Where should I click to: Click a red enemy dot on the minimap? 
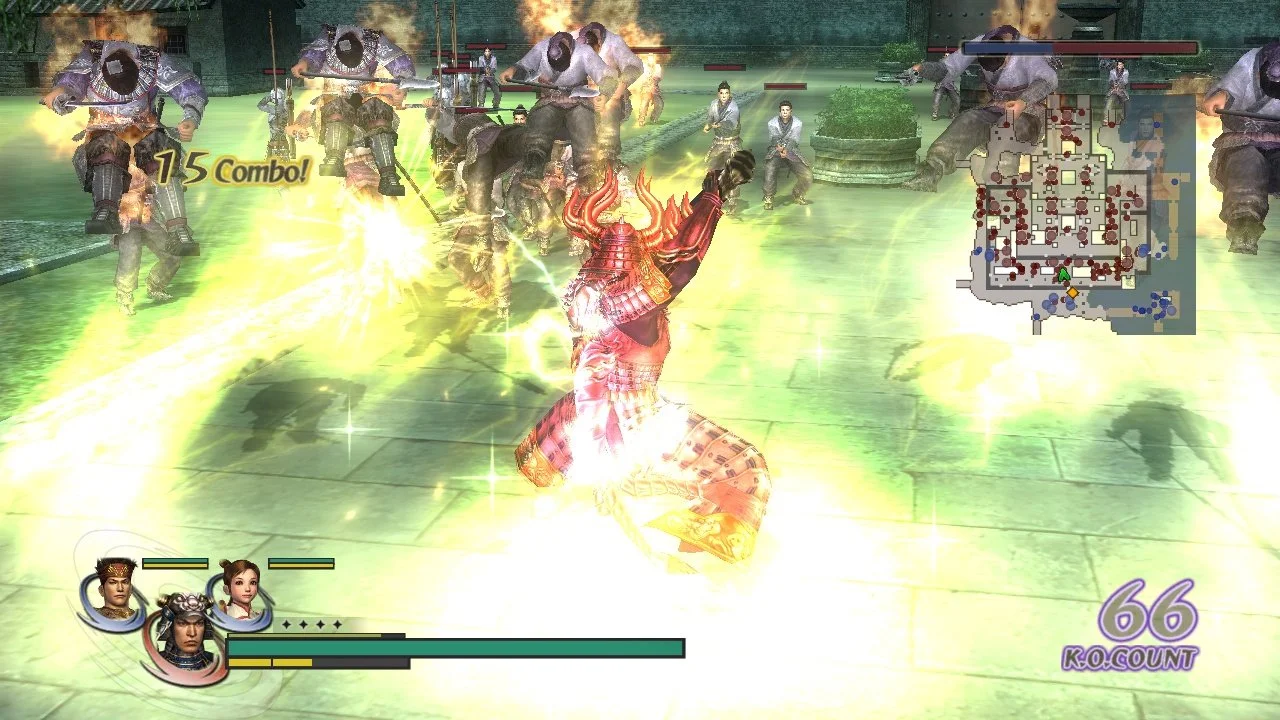coord(1050,206)
